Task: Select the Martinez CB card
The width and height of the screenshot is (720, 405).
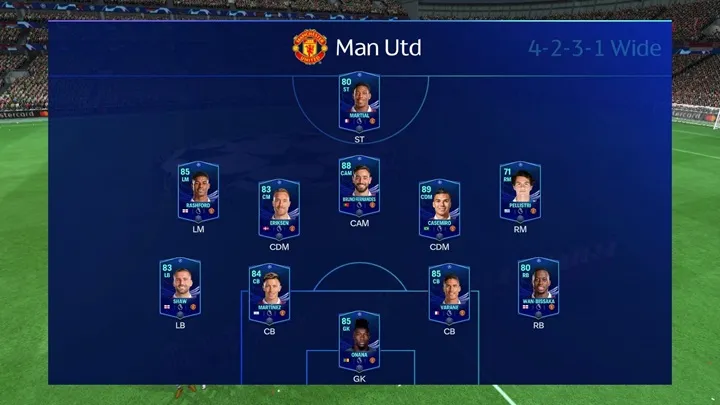Action: point(269,293)
